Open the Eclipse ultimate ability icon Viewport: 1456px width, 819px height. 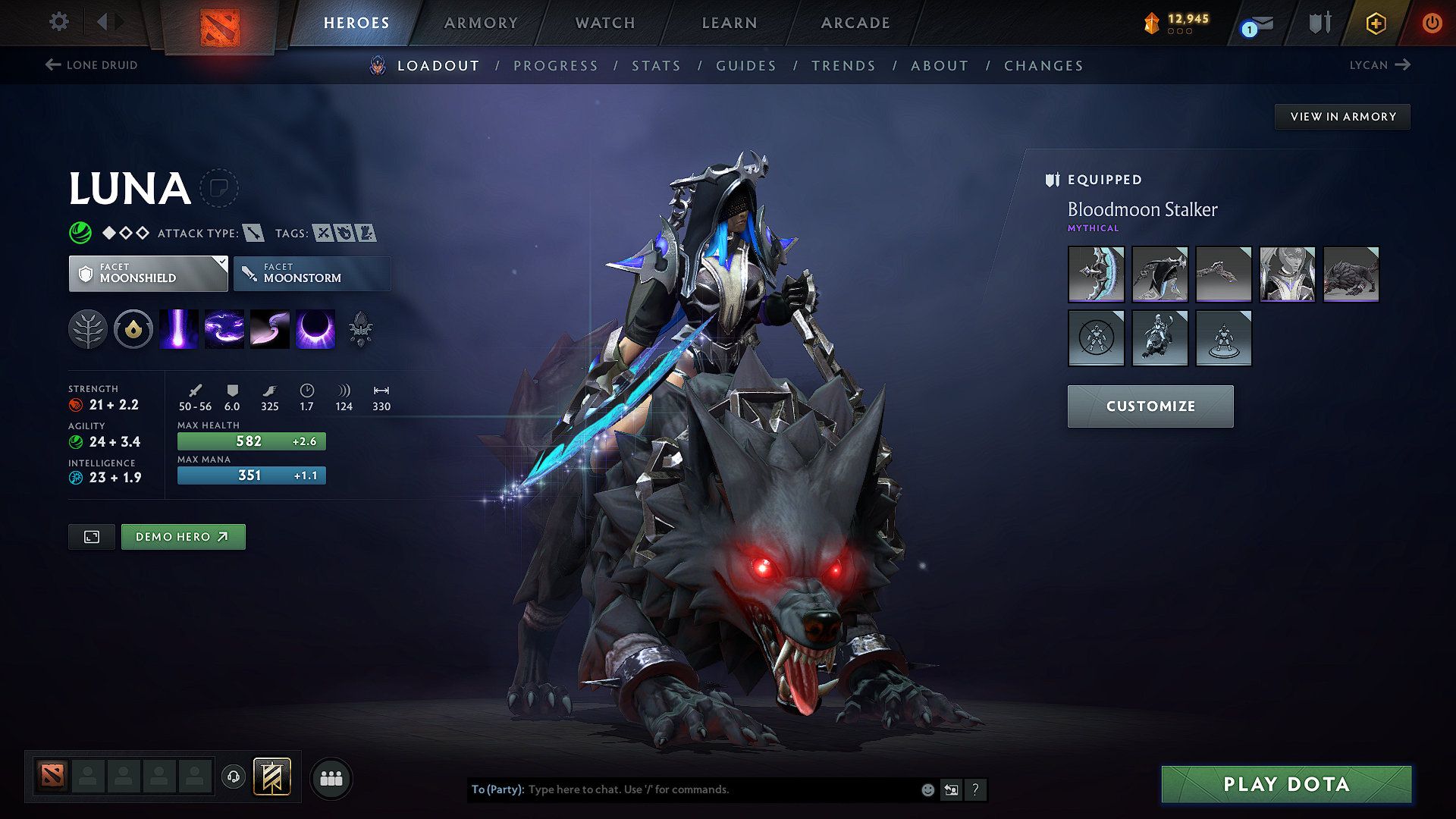click(315, 329)
